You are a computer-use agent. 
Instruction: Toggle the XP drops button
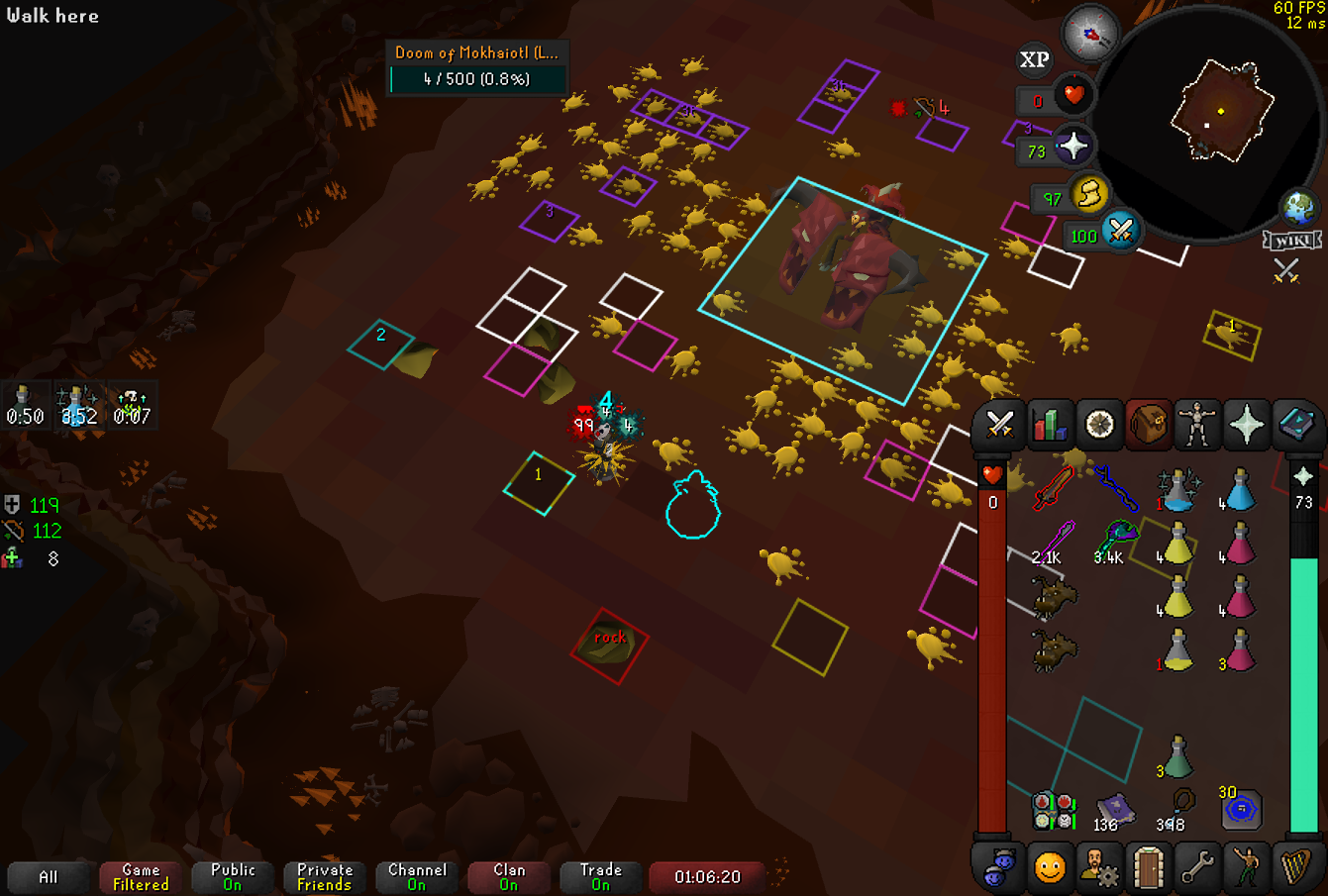point(1035,60)
